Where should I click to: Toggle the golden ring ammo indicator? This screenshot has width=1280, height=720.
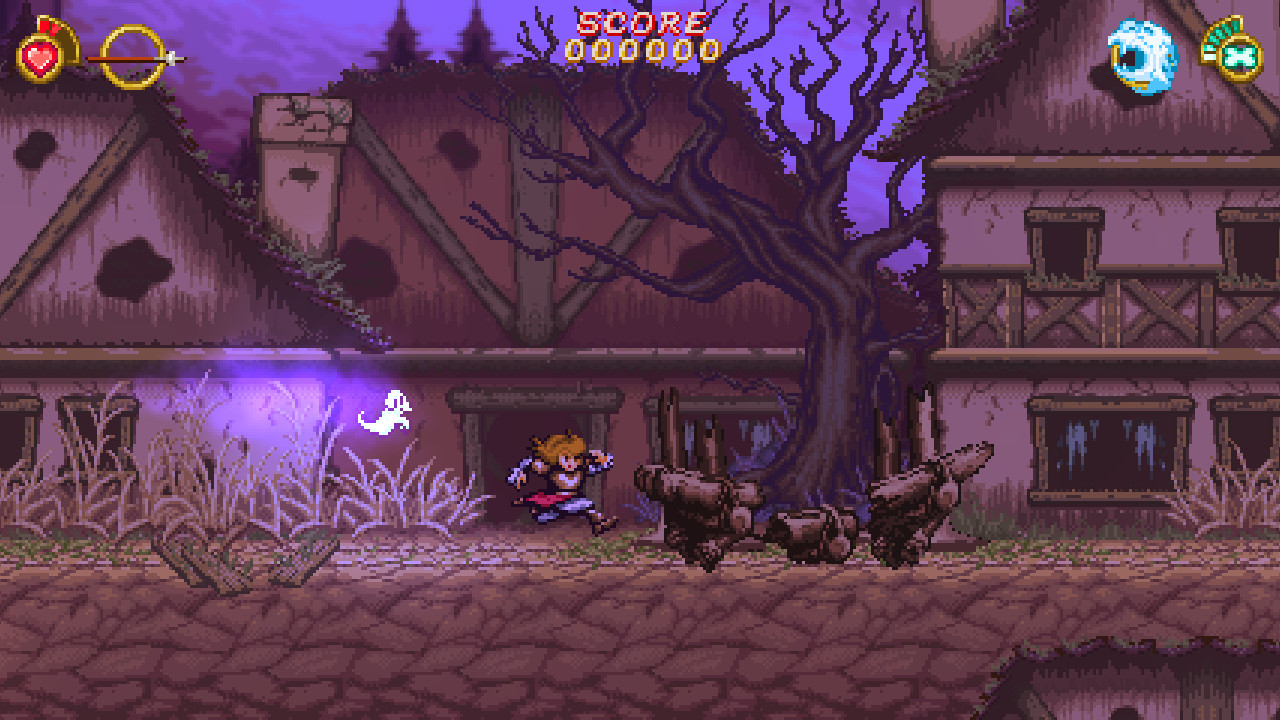tap(128, 50)
